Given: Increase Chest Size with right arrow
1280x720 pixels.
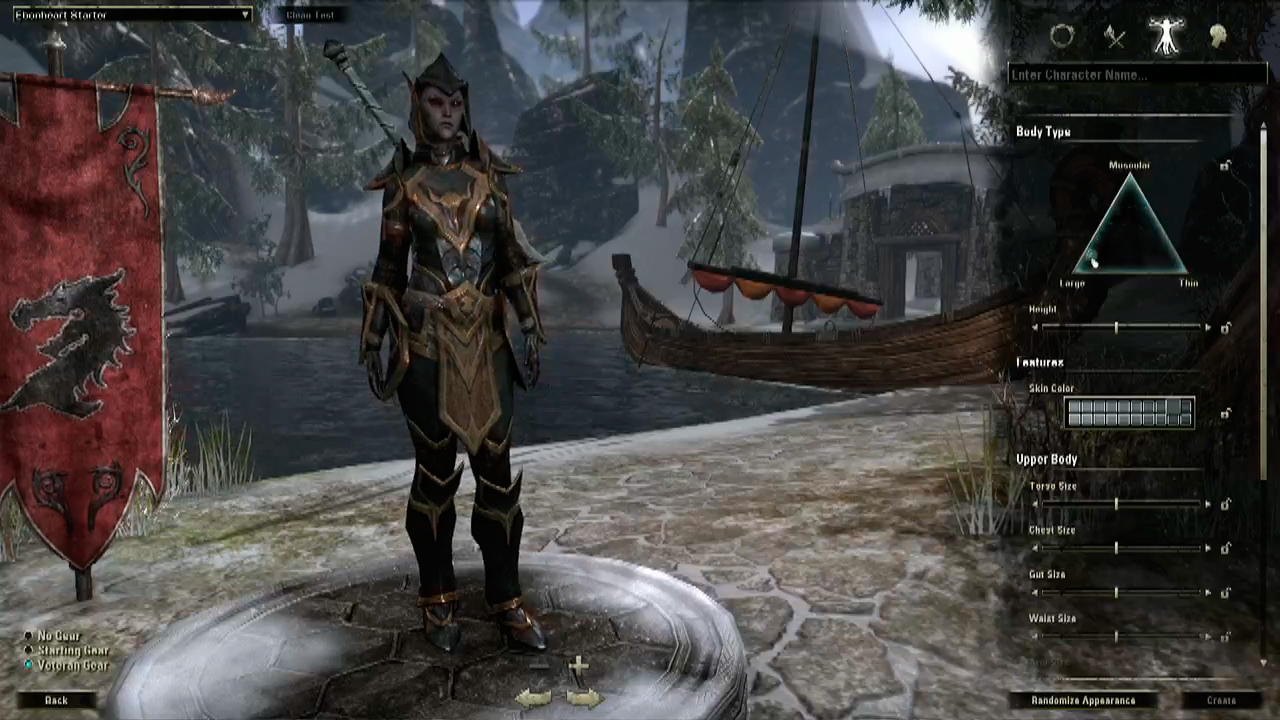Looking at the screenshot, I should pyautogui.click(x=1208, y=548).
